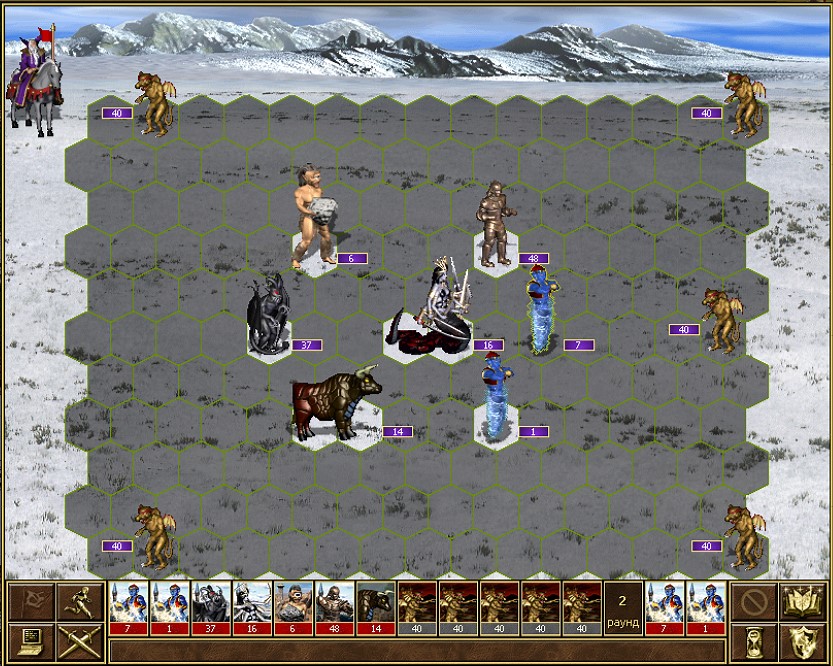The width and height of the screenshot is (833, 666).
Task: Click the greyed-out prohibition circle button
Action: coord(753,602)
